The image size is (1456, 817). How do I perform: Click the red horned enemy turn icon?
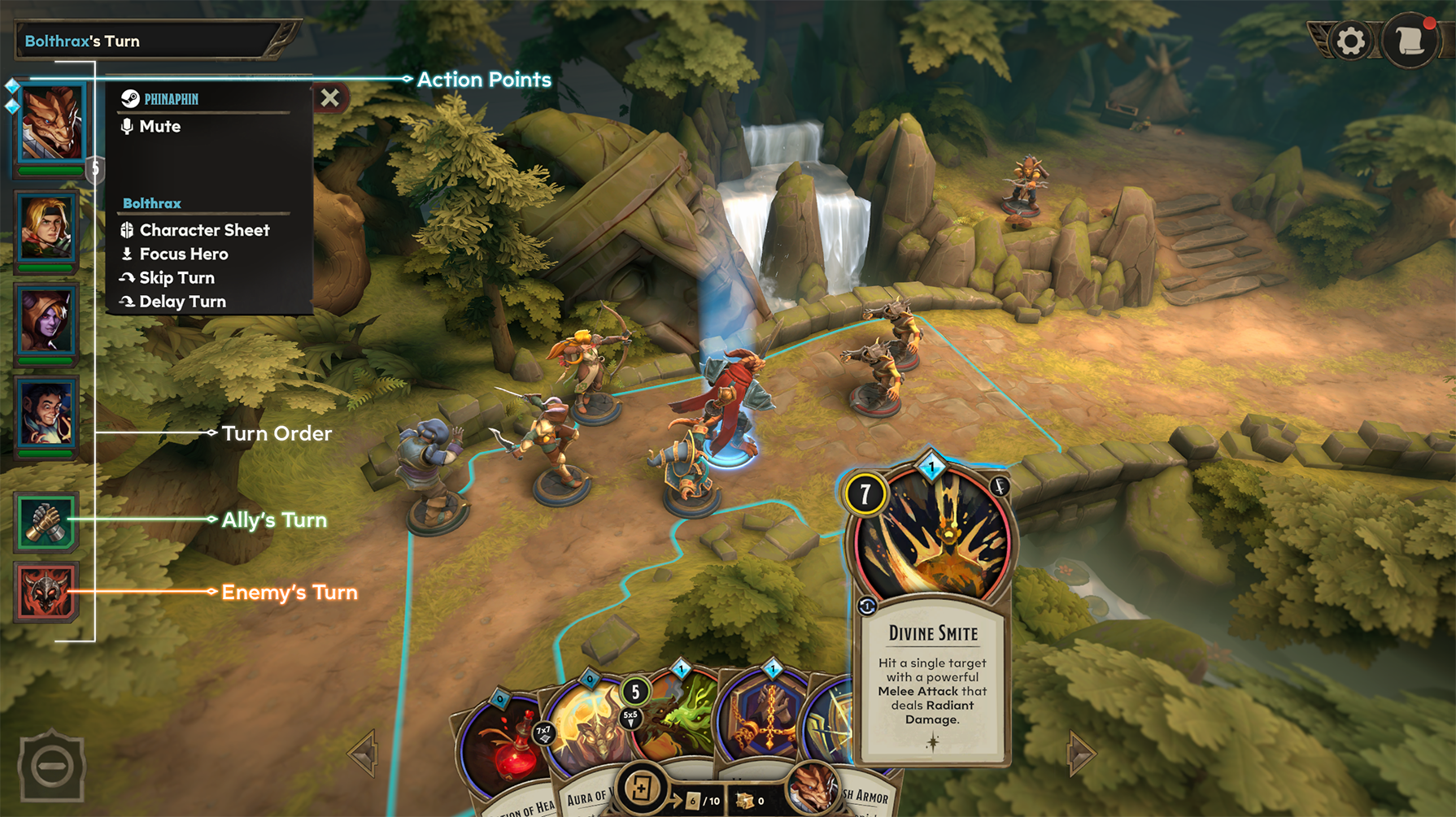[46, 591]
